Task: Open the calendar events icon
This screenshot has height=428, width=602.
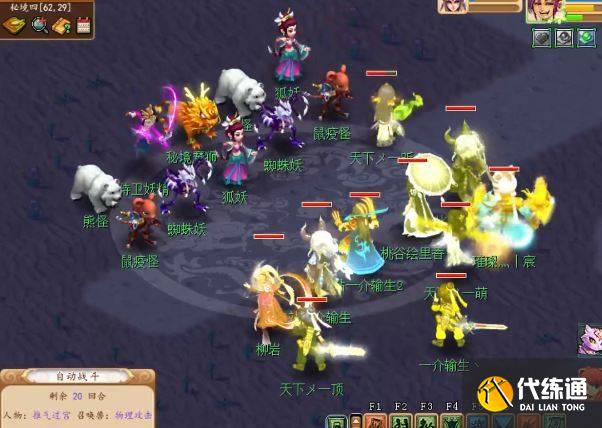Action: tap(84, 24)
